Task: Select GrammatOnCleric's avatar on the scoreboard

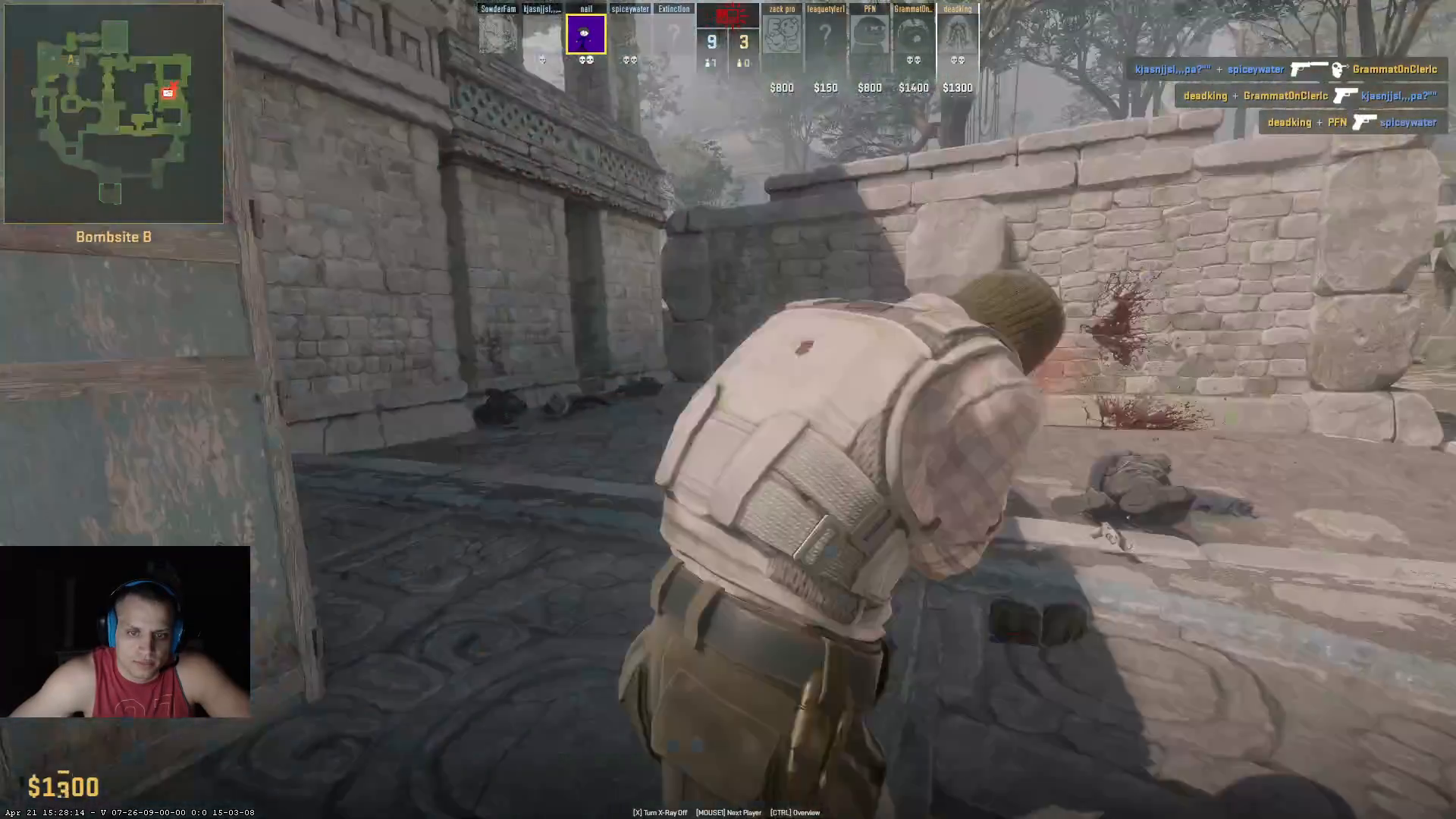Action: 913,33
